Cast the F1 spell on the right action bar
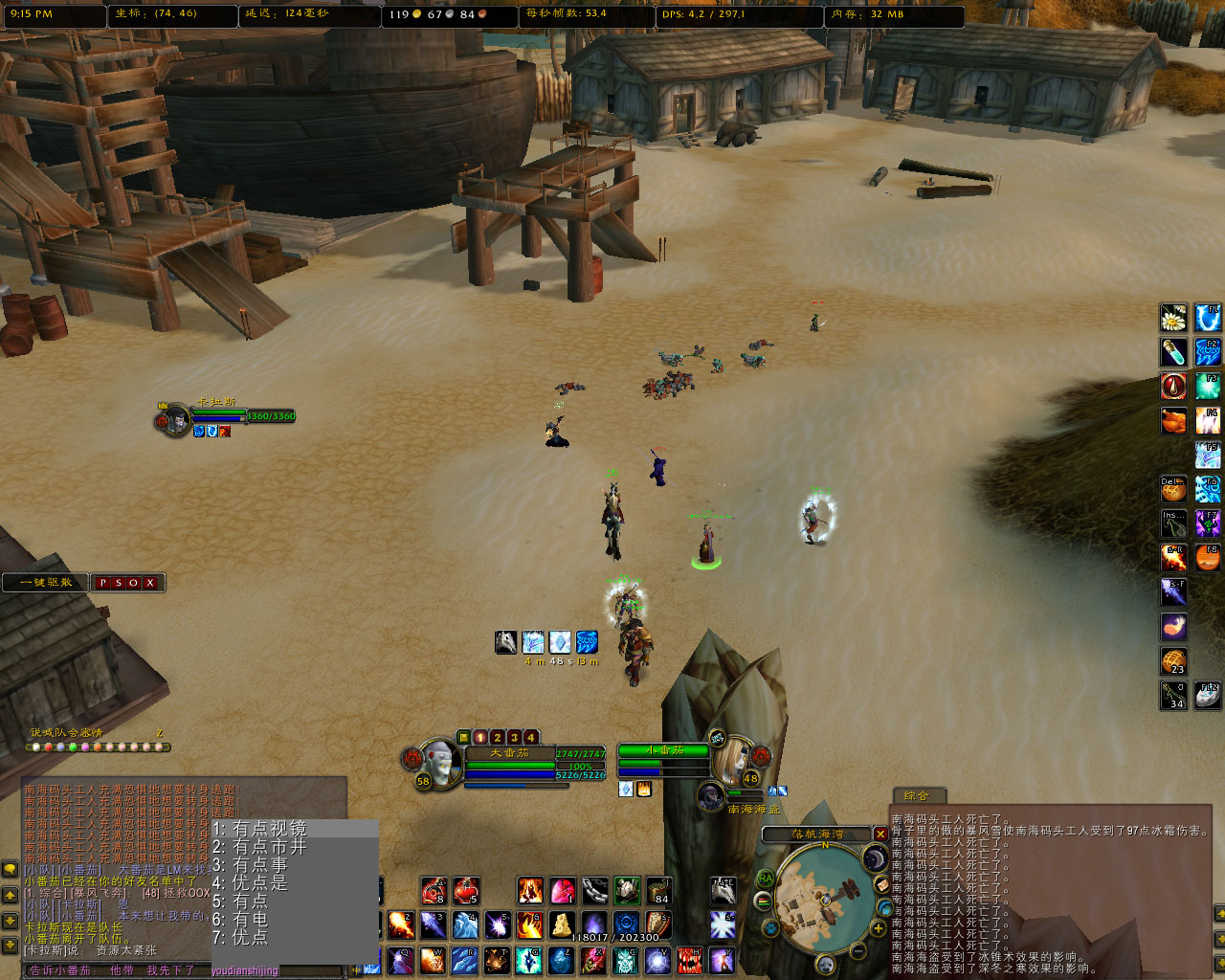This screenshot has height=980, width=1225. point(1207,319)
